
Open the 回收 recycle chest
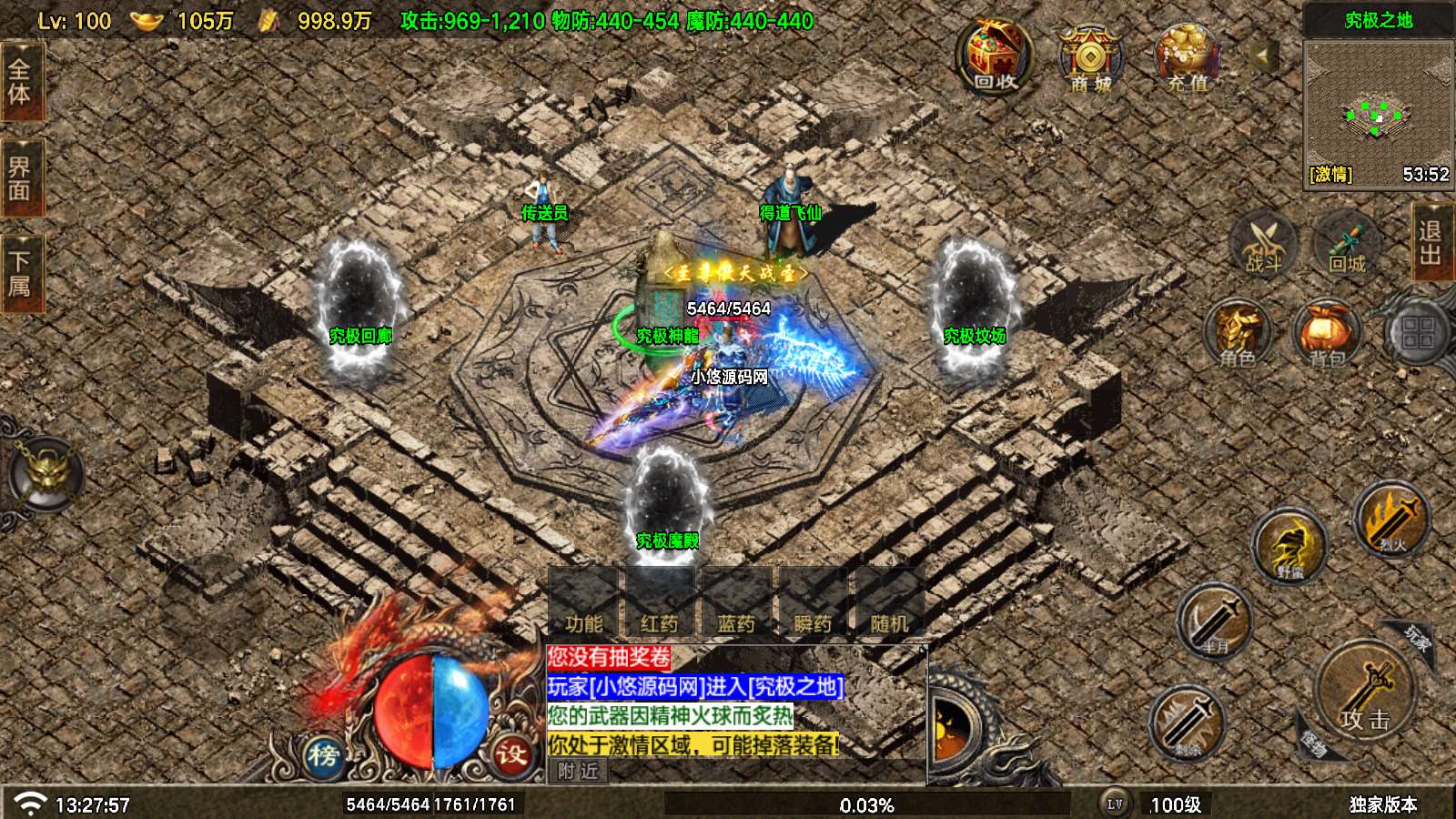point(995,57)
